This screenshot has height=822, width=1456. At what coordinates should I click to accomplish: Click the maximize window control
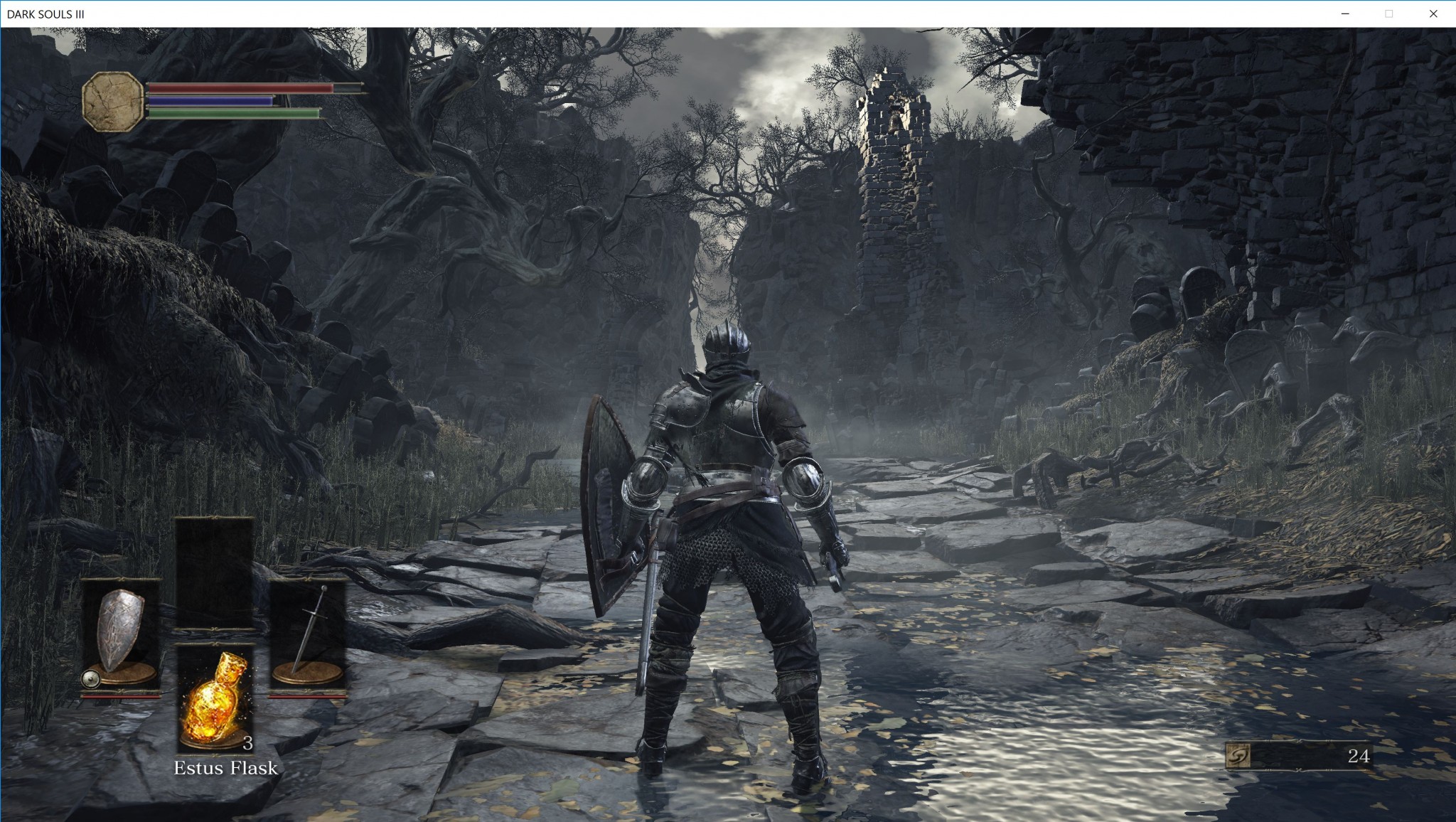pos(1388,12)
